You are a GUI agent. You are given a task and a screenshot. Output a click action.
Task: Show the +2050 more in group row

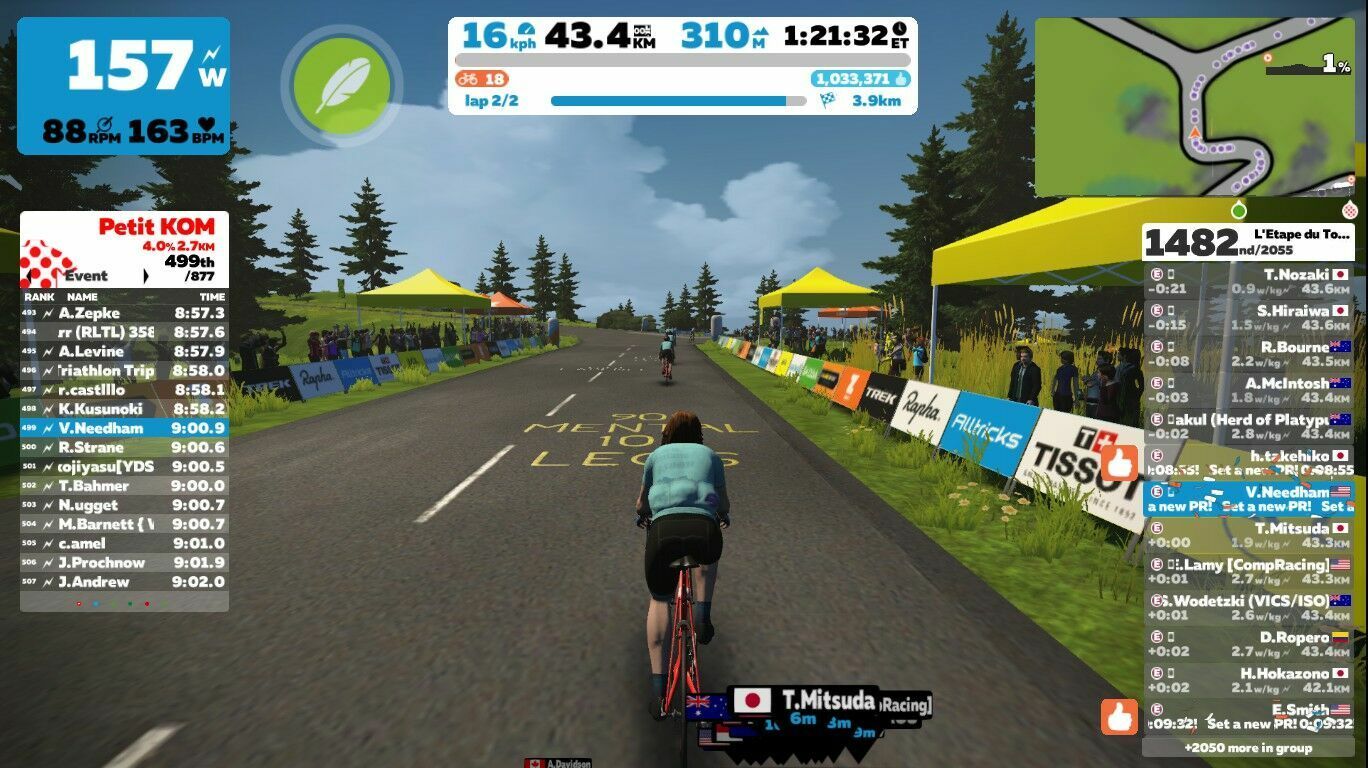pyautogui.click(x=1247, y=748)
